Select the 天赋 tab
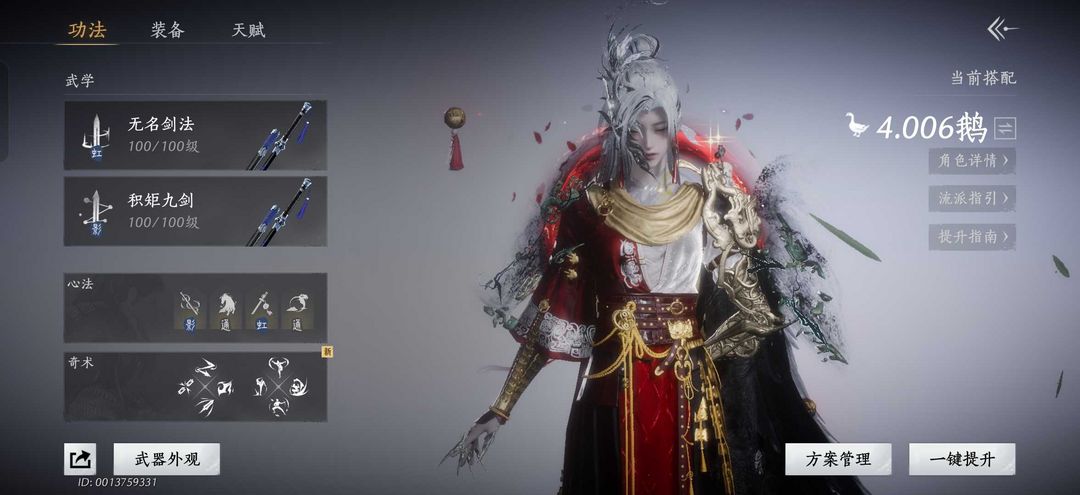The height and width of the screenshot is (495, 1080). click(x=249, y=30)
